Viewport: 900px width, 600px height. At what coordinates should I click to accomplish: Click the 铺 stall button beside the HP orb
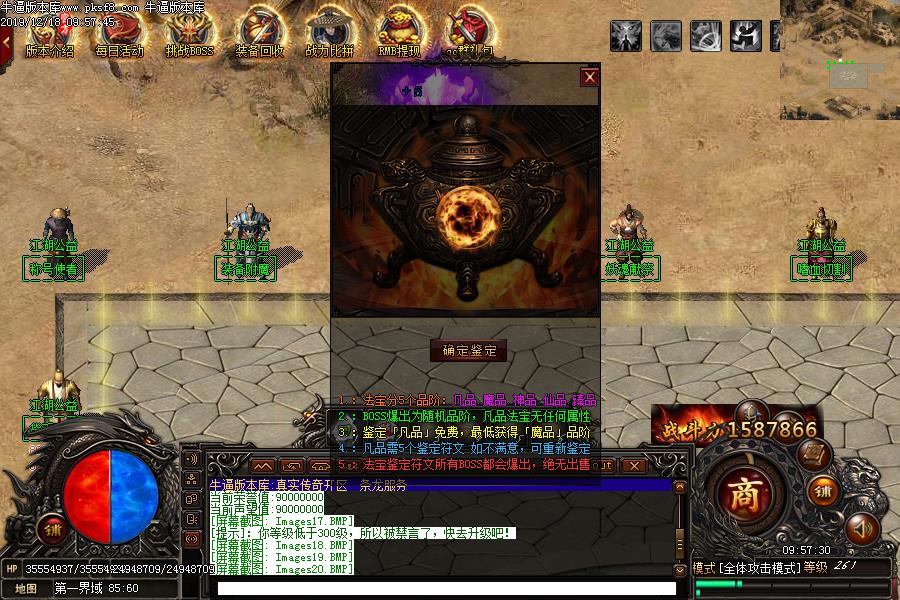pos(51,528)
